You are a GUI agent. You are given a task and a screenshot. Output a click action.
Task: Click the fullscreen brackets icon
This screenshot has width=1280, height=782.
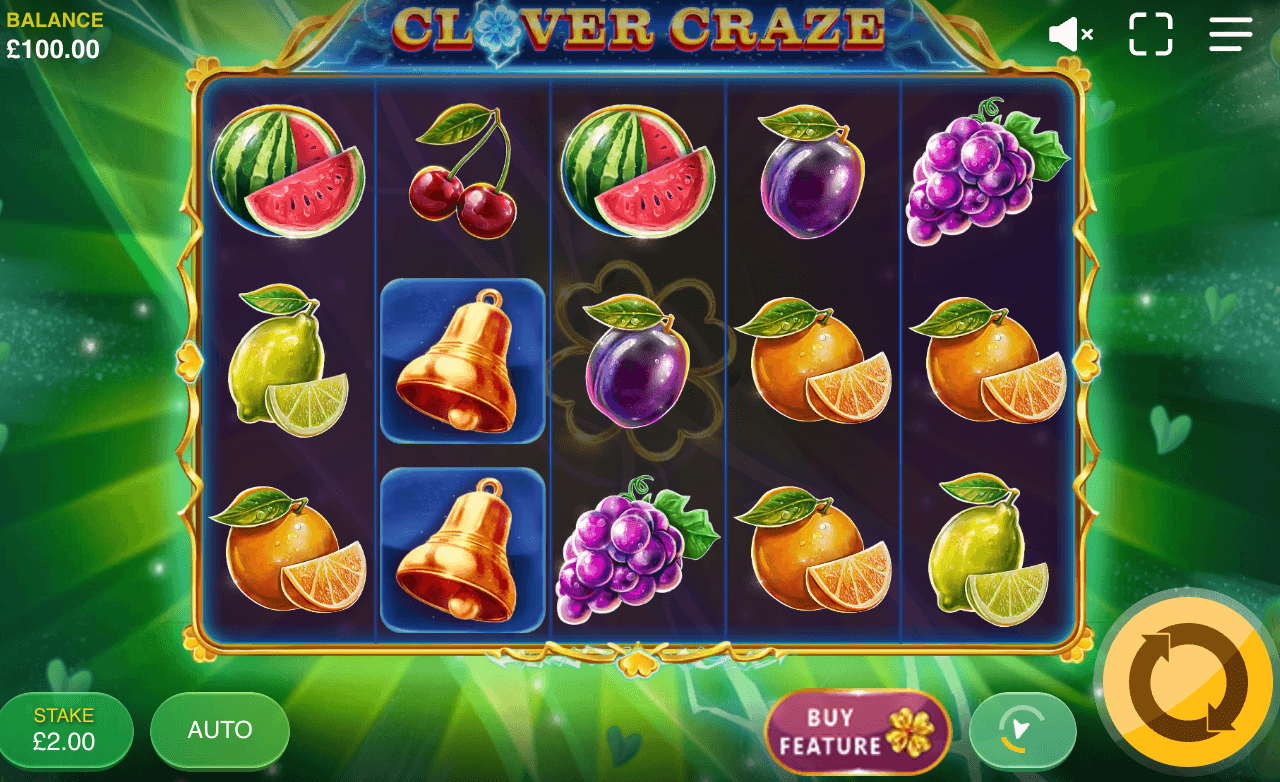(x=1152, y=34)
